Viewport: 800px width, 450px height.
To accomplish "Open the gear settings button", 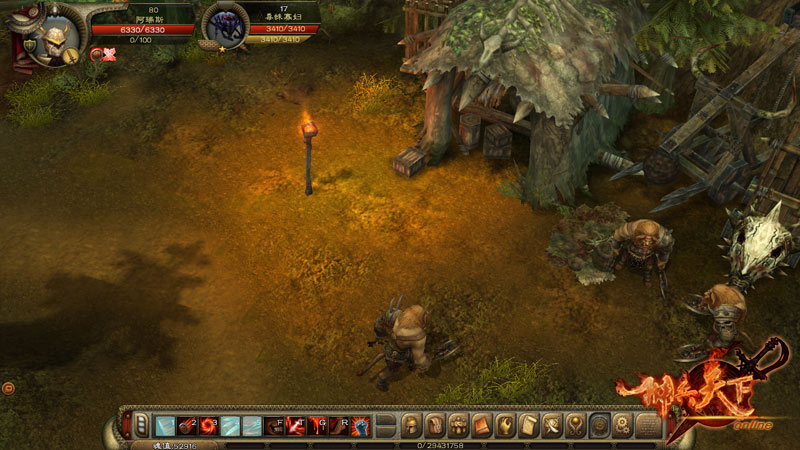I will (623, 426).
